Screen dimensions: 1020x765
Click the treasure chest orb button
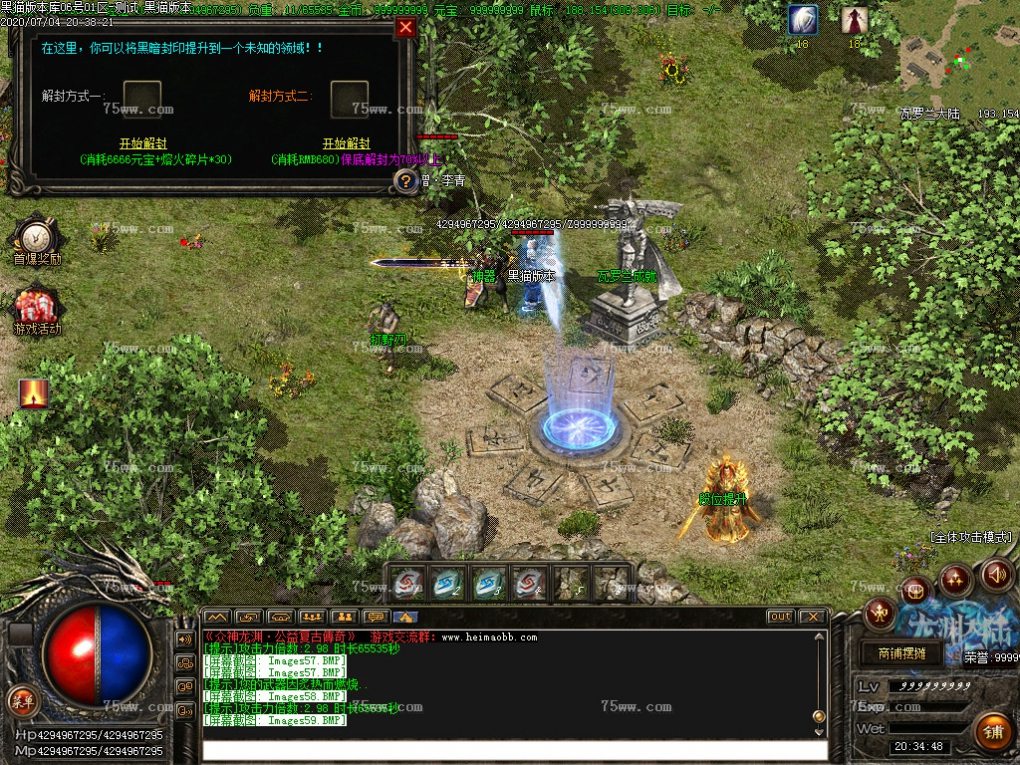[915, 589]
